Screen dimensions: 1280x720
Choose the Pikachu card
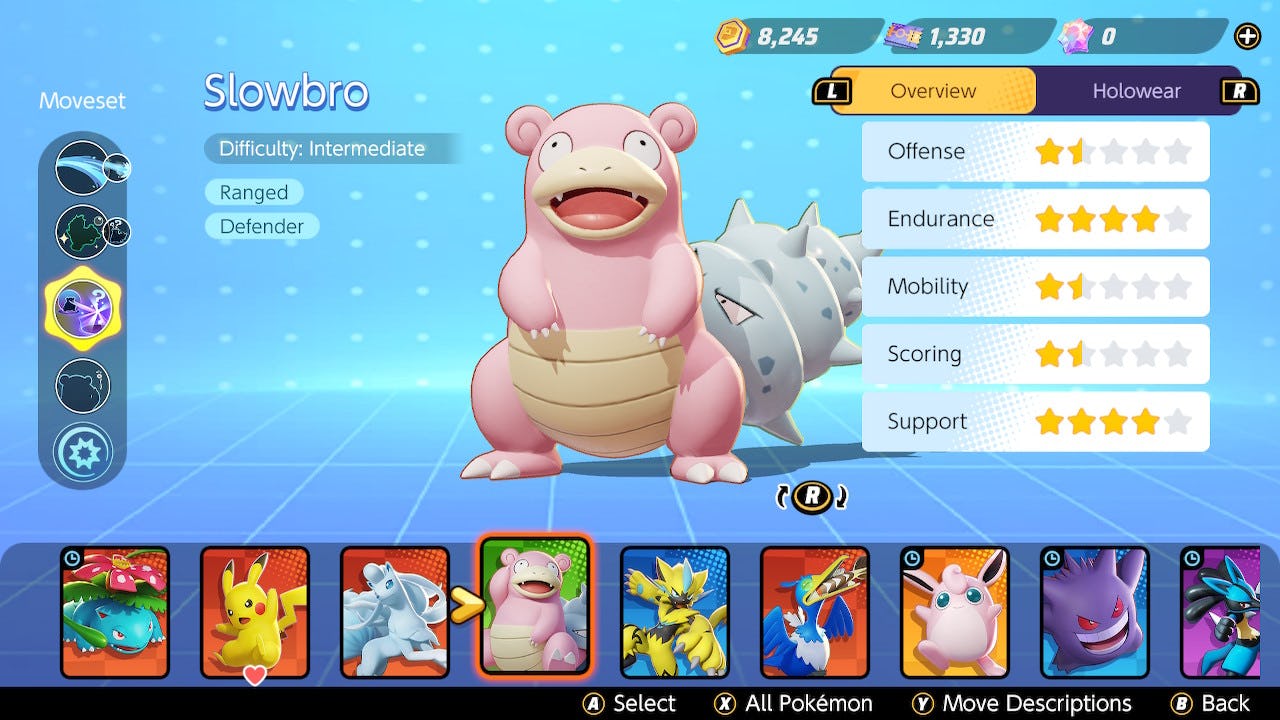[255, 611]
